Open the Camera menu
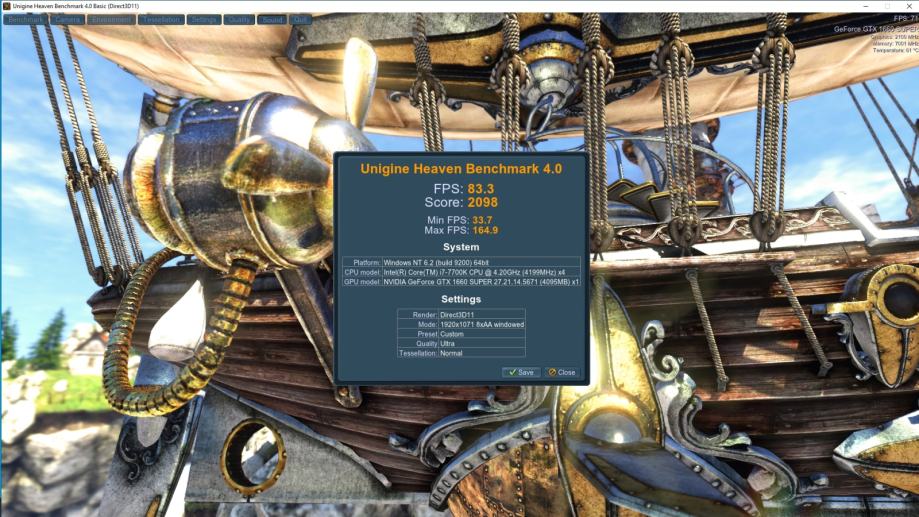This screenshot has height=517, width=919. coord(66,19)
